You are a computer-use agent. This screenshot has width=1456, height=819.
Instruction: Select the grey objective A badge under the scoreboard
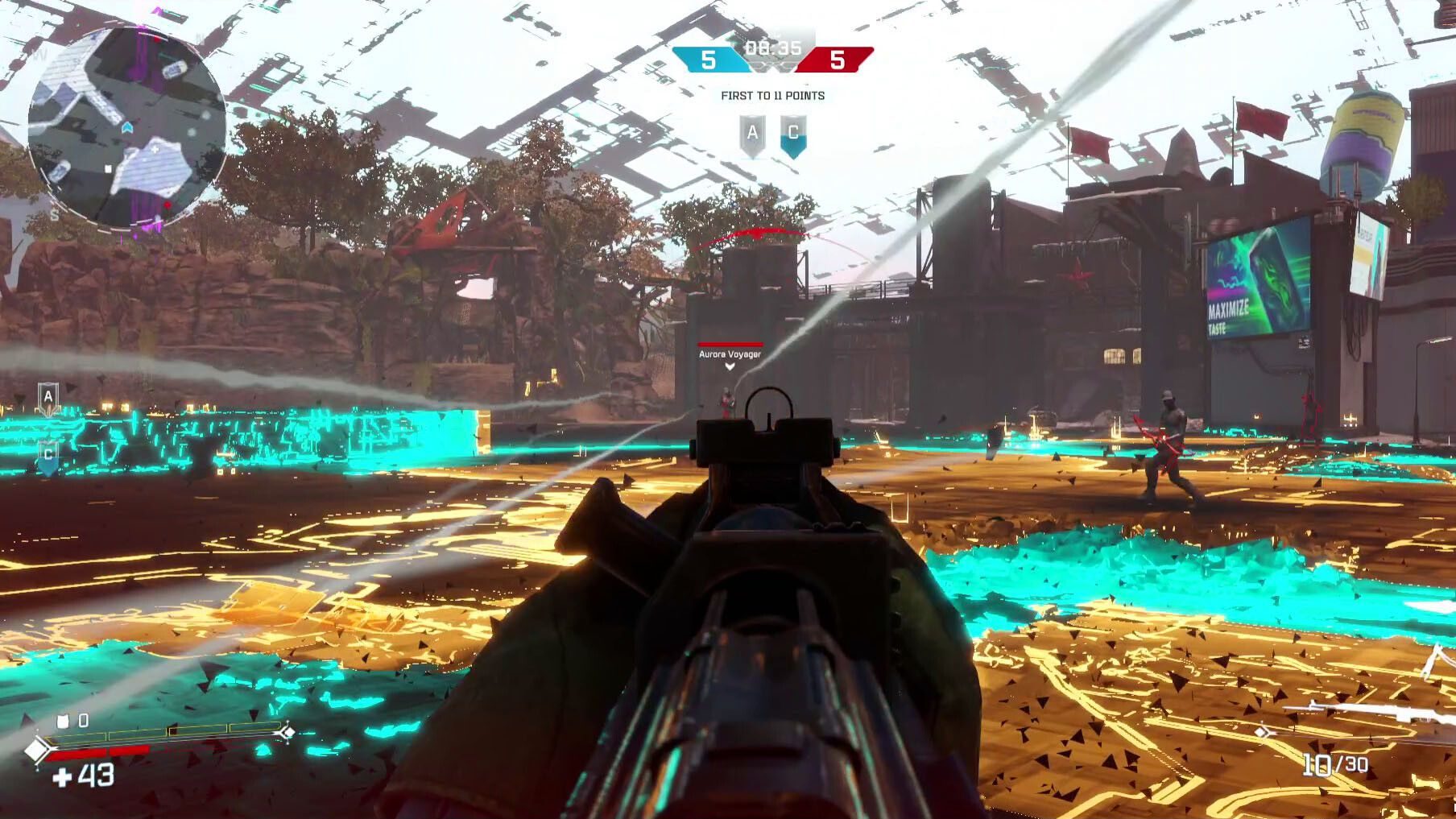pyautogui.click(x=753, y=134)
